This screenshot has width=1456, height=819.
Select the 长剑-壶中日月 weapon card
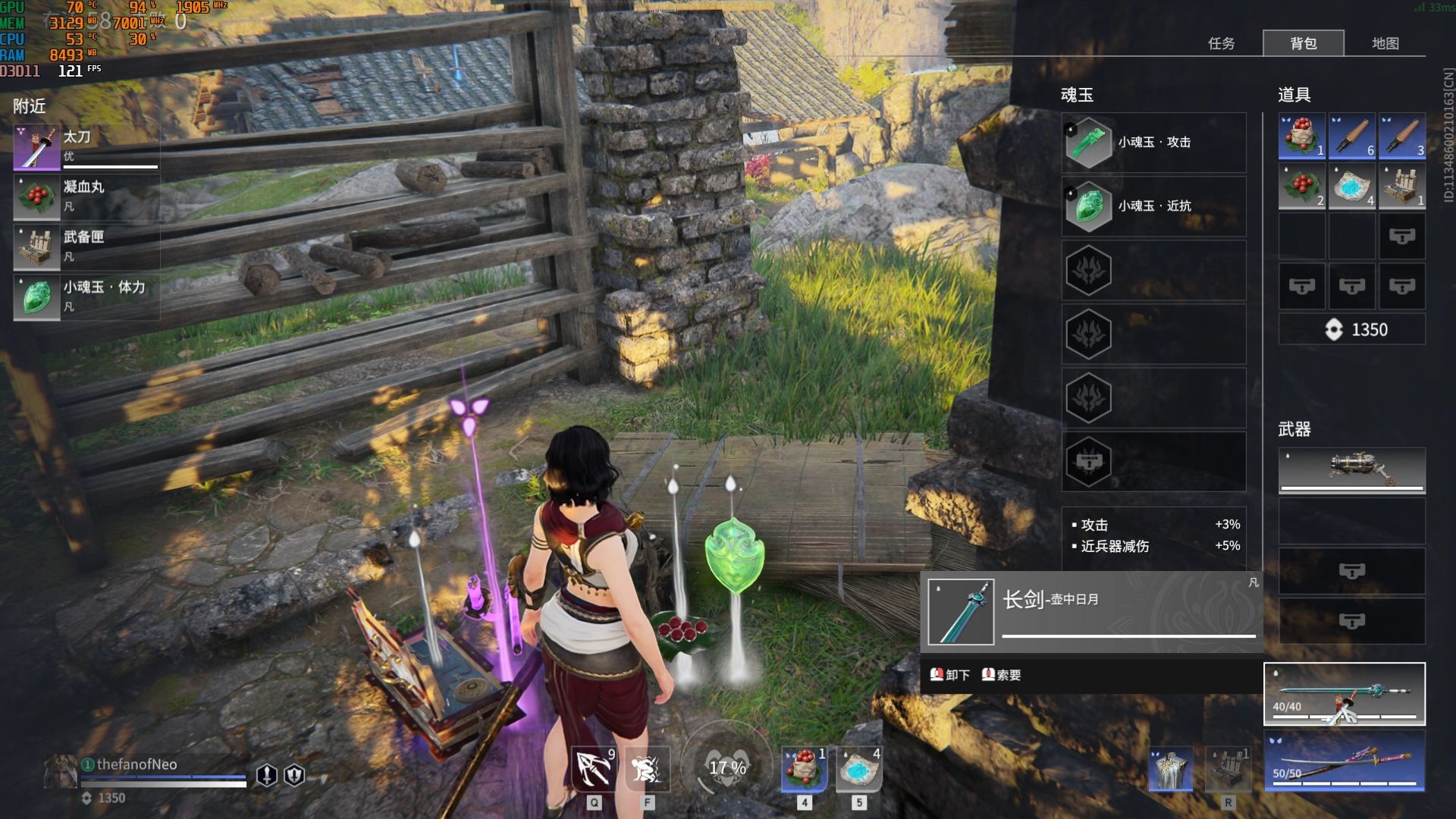pos(1090,612)
